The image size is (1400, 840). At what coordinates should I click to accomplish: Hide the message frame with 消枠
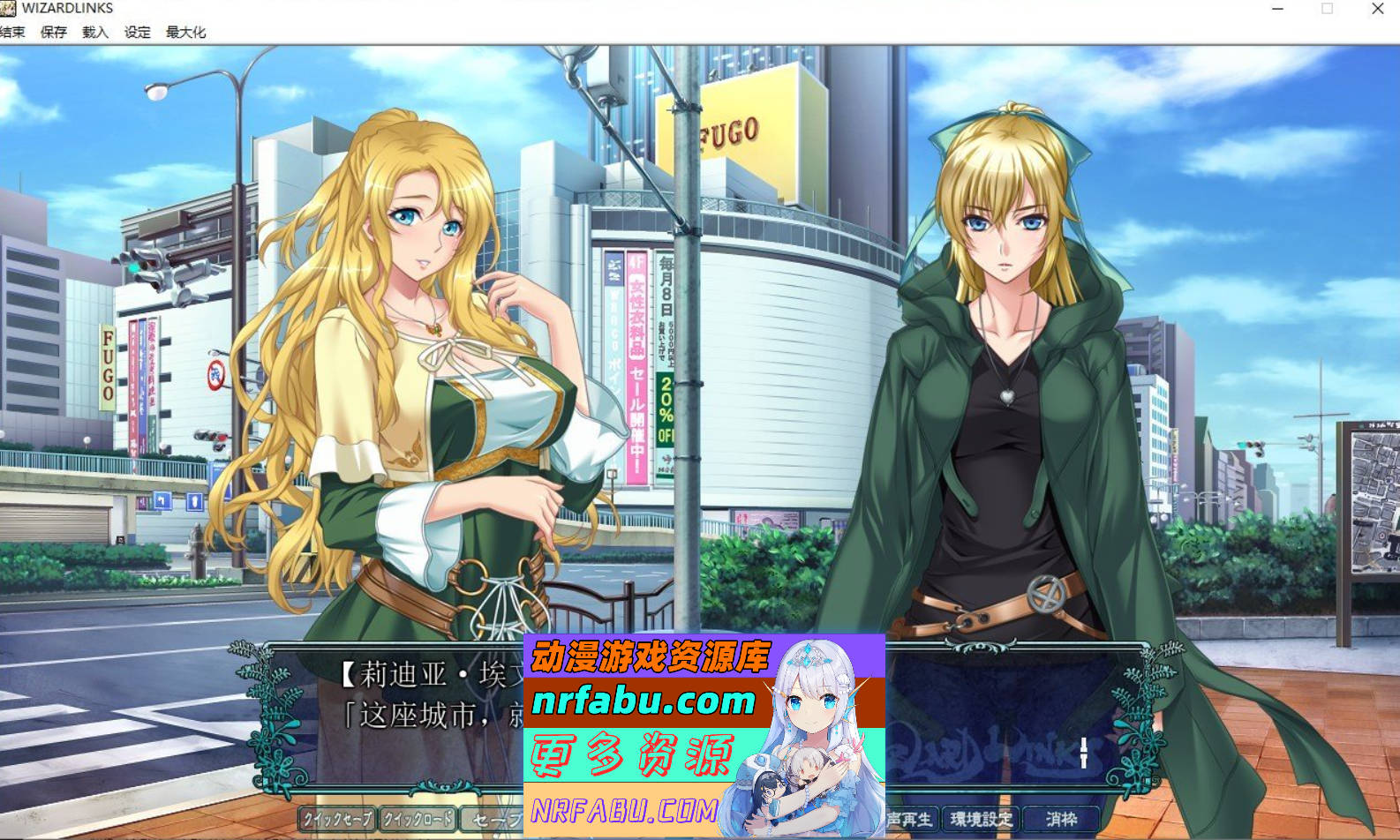[1065, 818]
